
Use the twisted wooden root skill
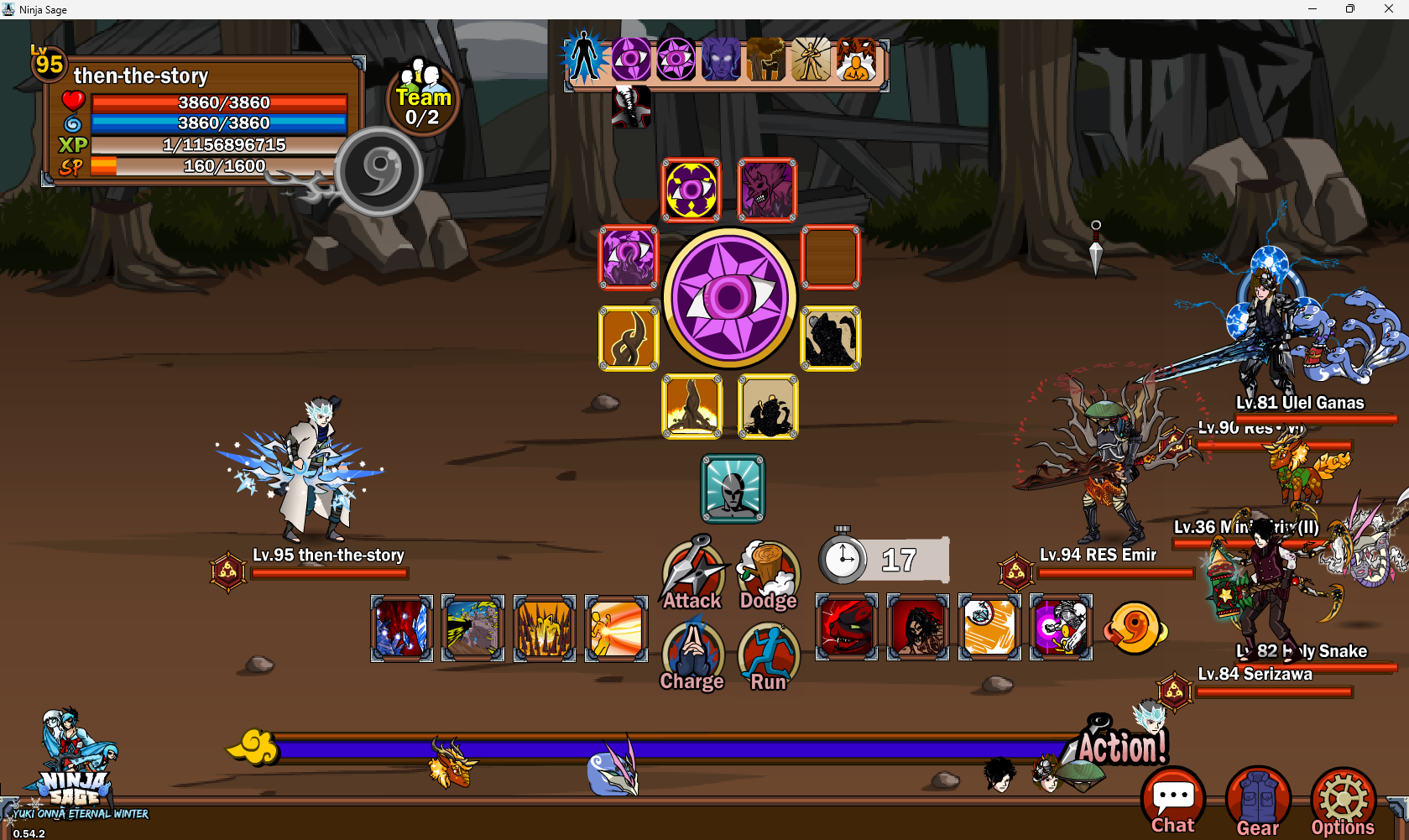629,337
